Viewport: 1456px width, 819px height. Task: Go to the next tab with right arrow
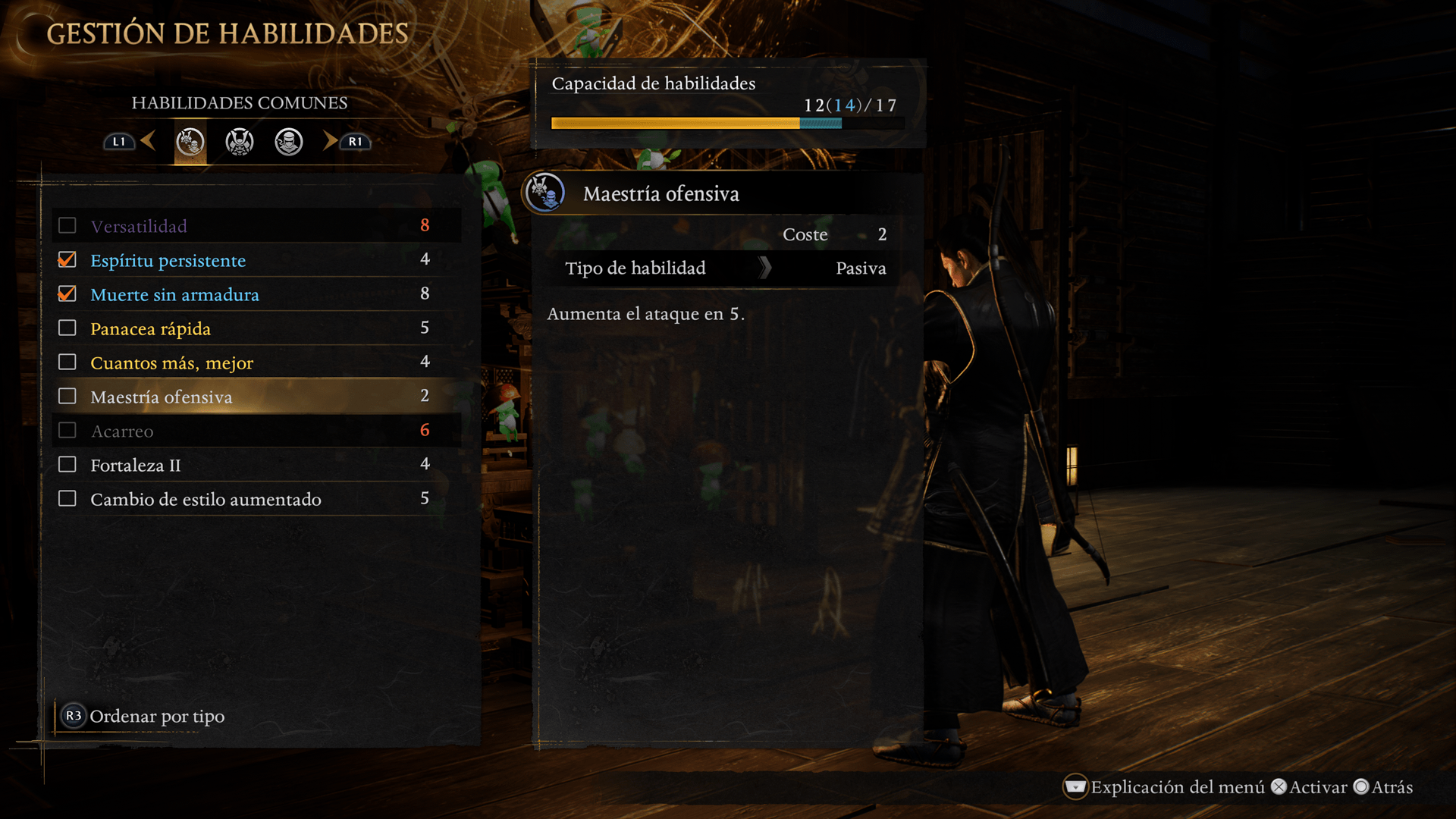[331, 141]
